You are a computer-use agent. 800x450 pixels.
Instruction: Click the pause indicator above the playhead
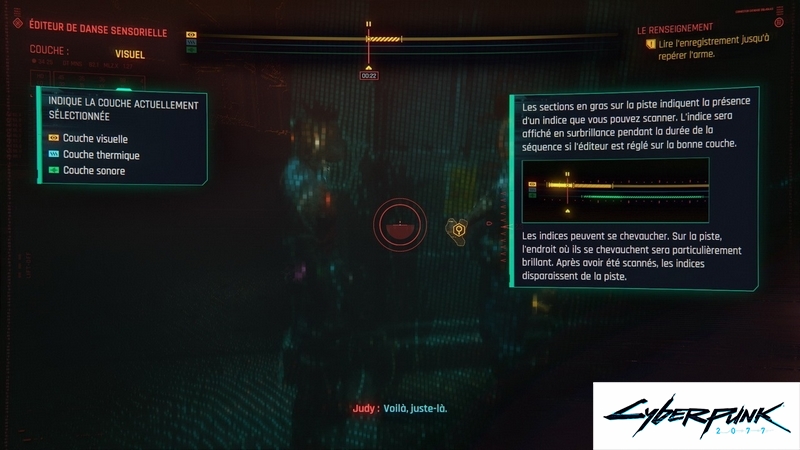[368, 23]
